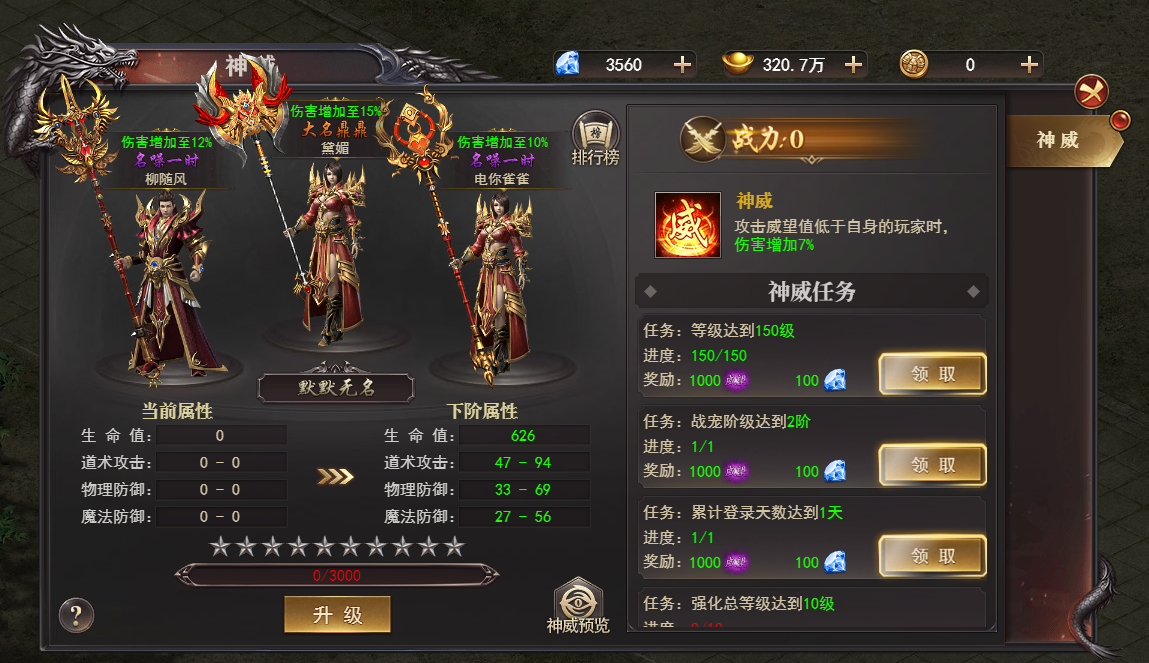Open the question mark help button

click(76, 614)
